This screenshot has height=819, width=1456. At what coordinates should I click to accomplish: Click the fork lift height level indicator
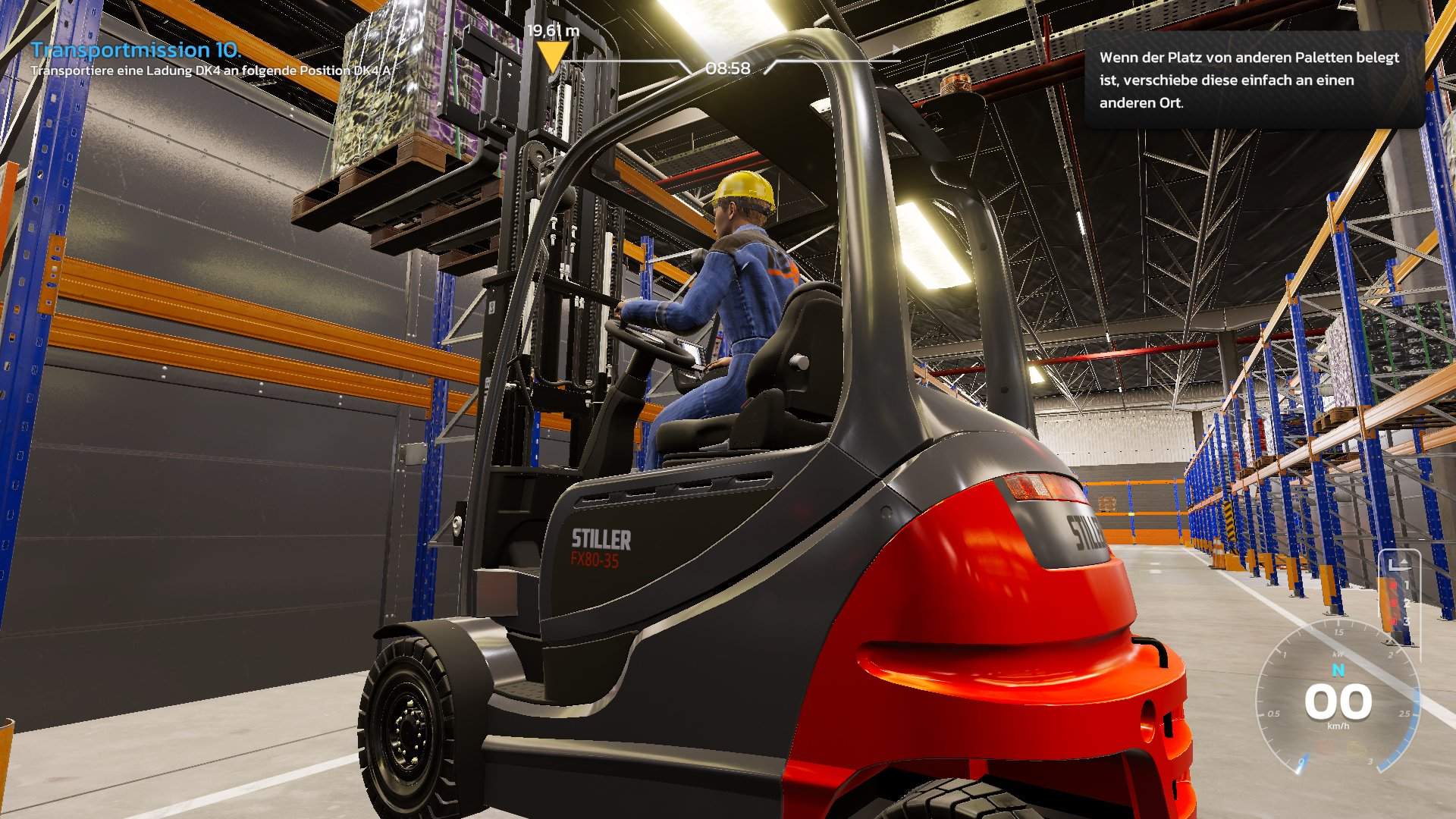[x=1398, y=595]
